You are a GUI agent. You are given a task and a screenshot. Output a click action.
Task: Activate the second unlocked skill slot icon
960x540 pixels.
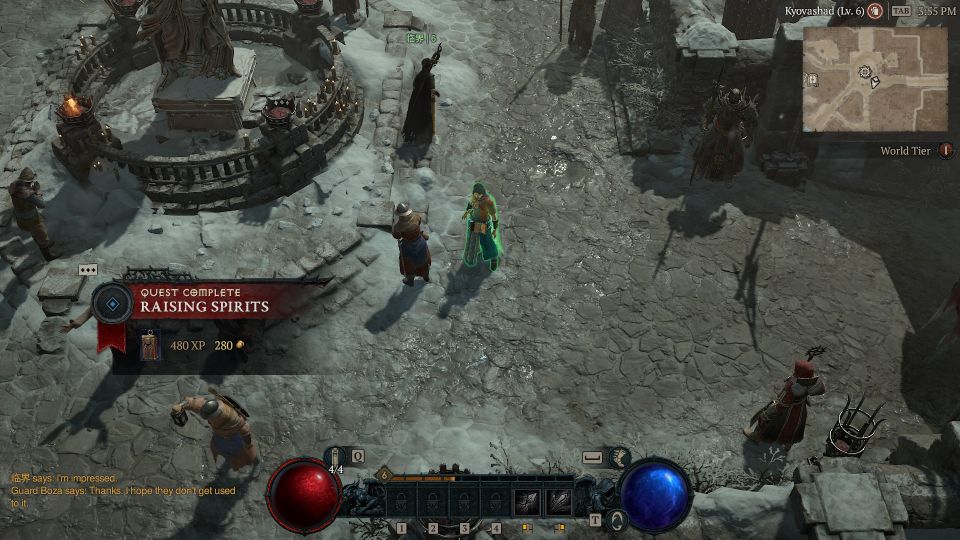click(558, 501)
